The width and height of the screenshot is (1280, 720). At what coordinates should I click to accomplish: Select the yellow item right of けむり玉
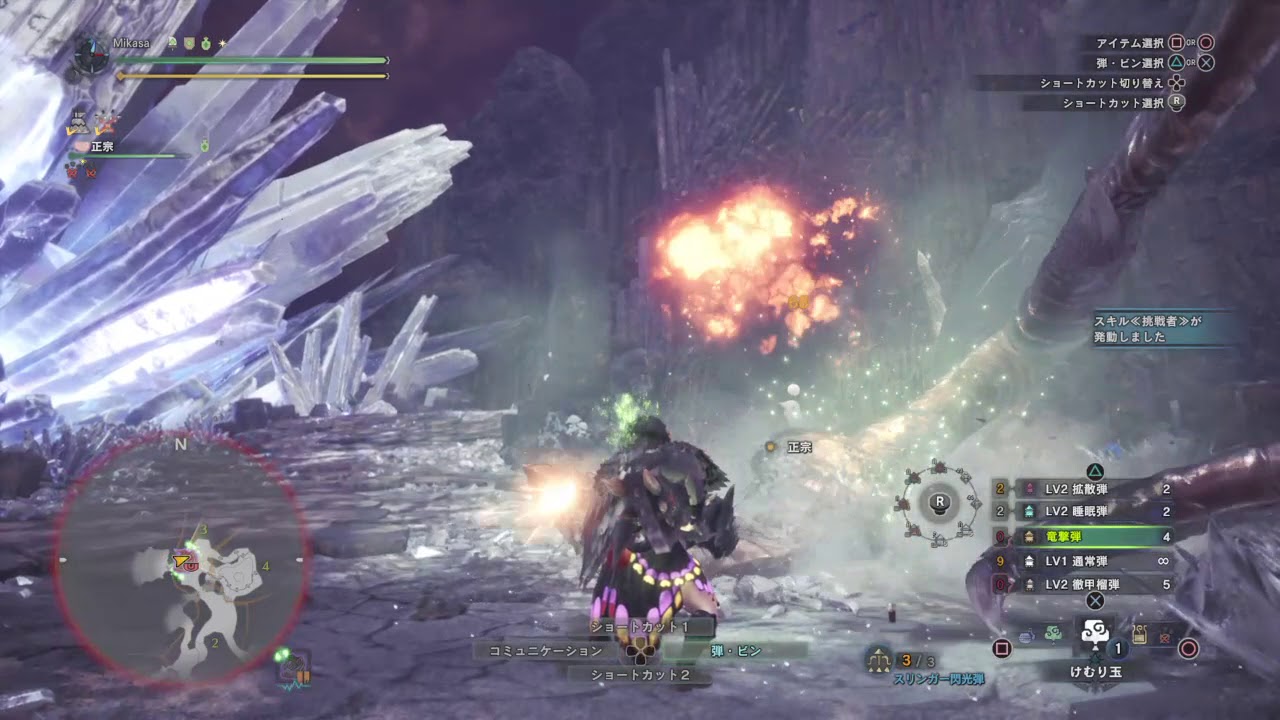pos(1140,633)
